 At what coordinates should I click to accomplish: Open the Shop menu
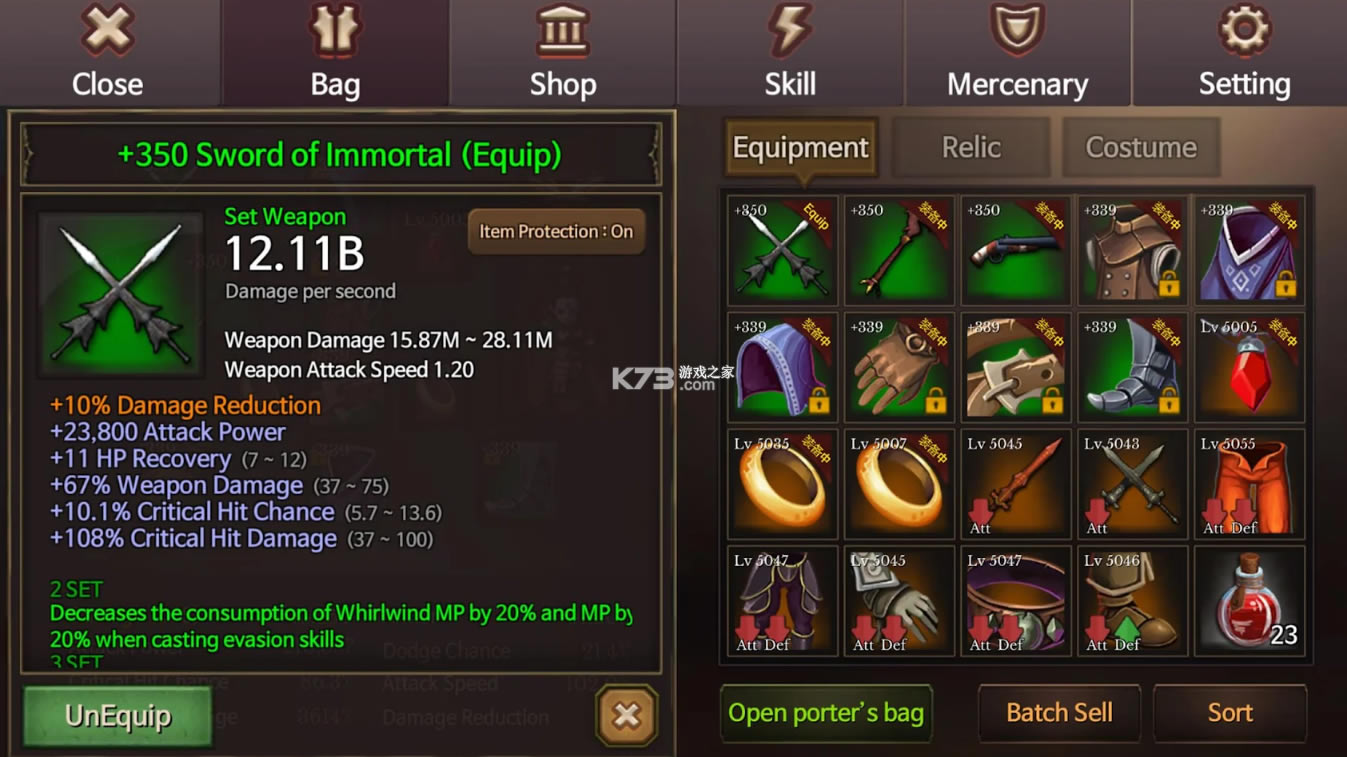(x=562, y=53)
